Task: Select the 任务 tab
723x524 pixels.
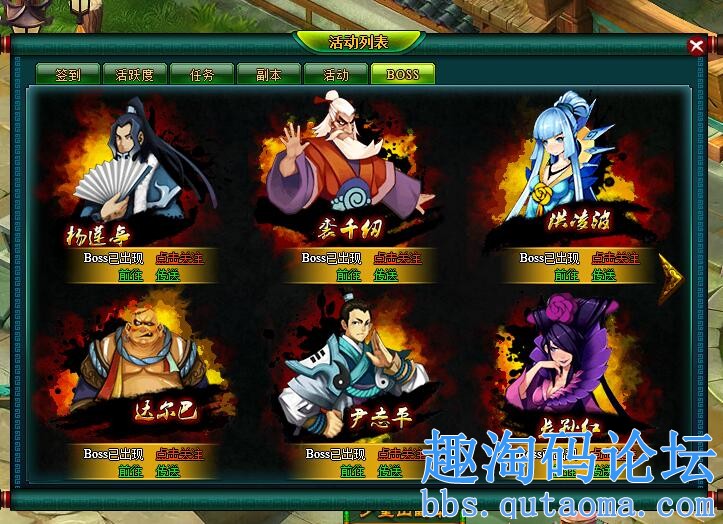Action: pyautogui.click(x=201, y=74)
